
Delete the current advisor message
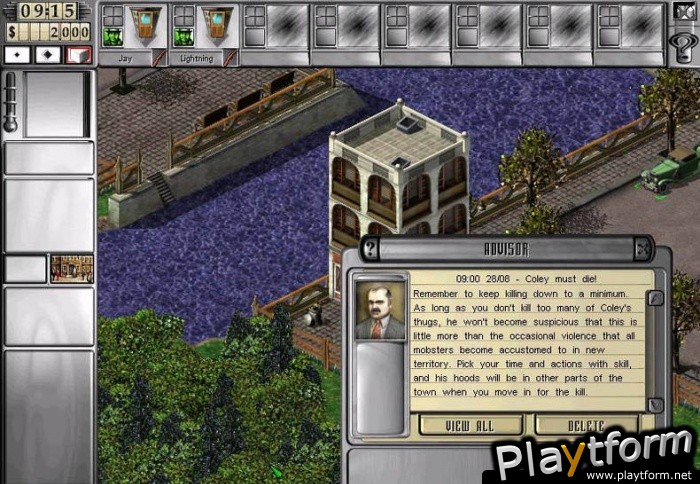(x=586, y=425)
